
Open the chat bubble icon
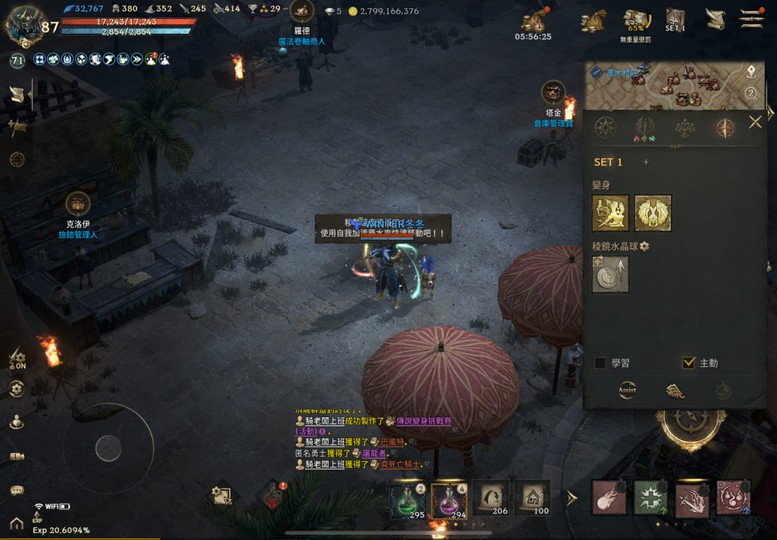(x=17, y=490)
